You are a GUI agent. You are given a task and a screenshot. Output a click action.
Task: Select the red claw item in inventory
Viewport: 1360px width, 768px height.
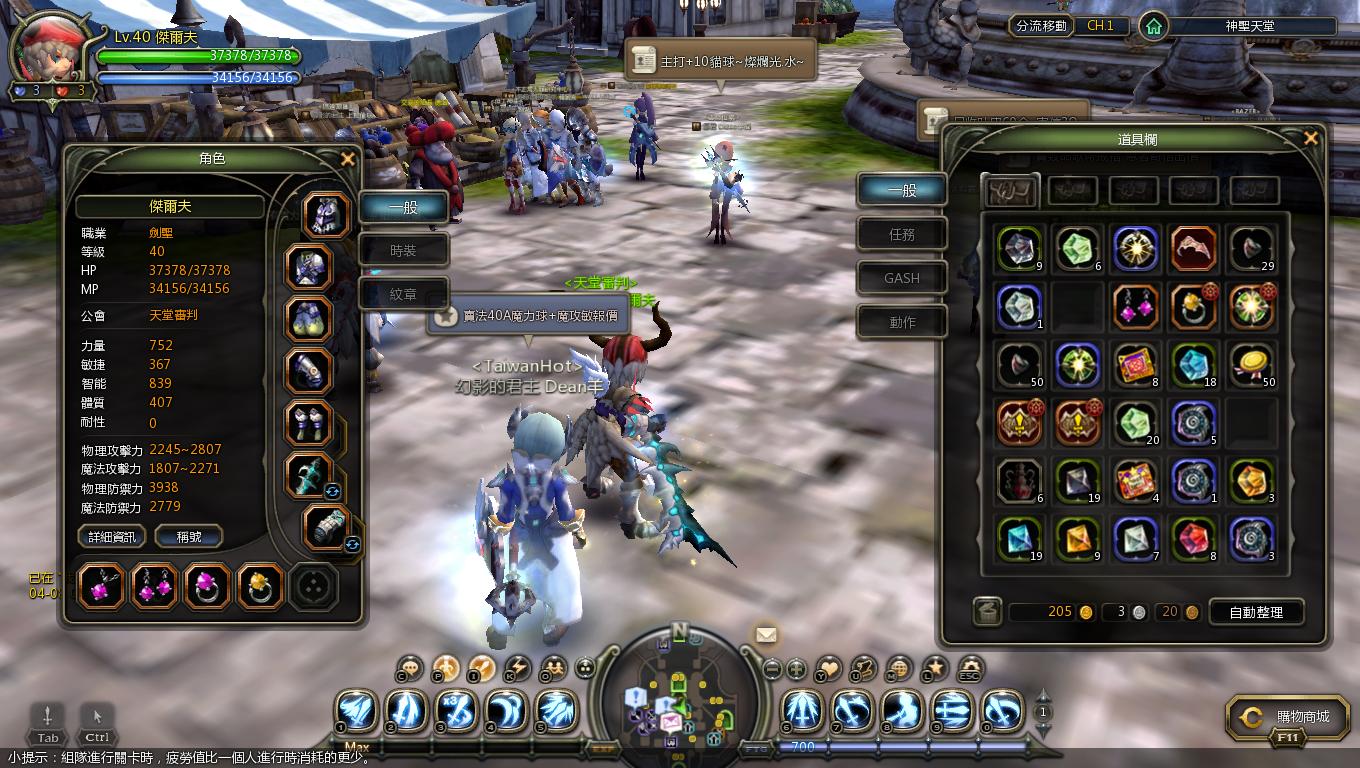pyautogui.click(x=1193, y=249)
